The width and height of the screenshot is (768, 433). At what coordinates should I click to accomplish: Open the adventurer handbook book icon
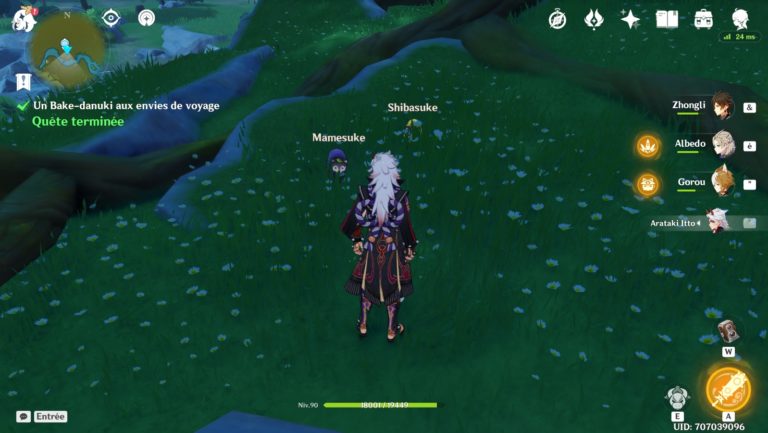667,18
